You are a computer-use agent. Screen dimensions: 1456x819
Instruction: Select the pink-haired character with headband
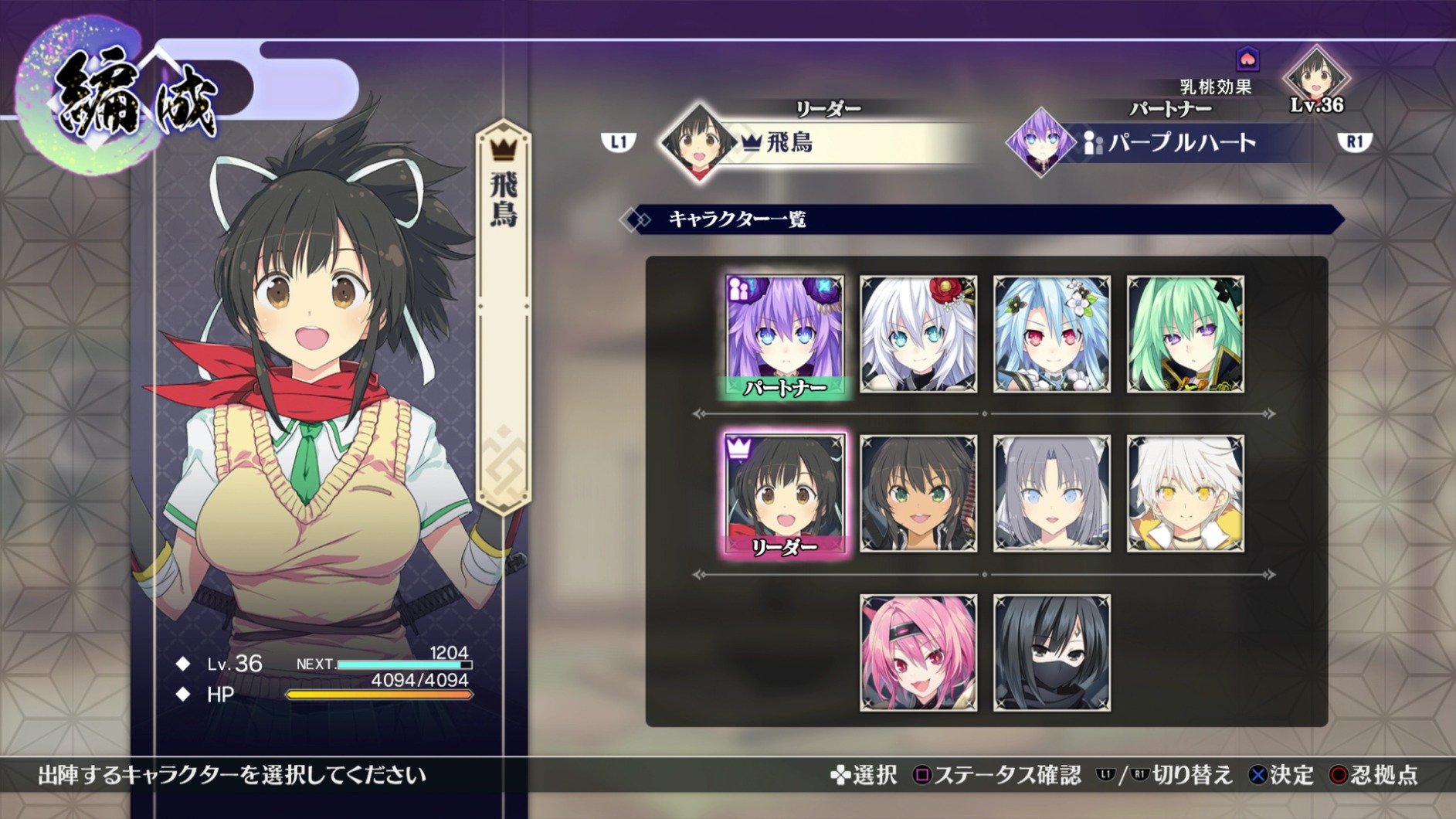(918, 653)
